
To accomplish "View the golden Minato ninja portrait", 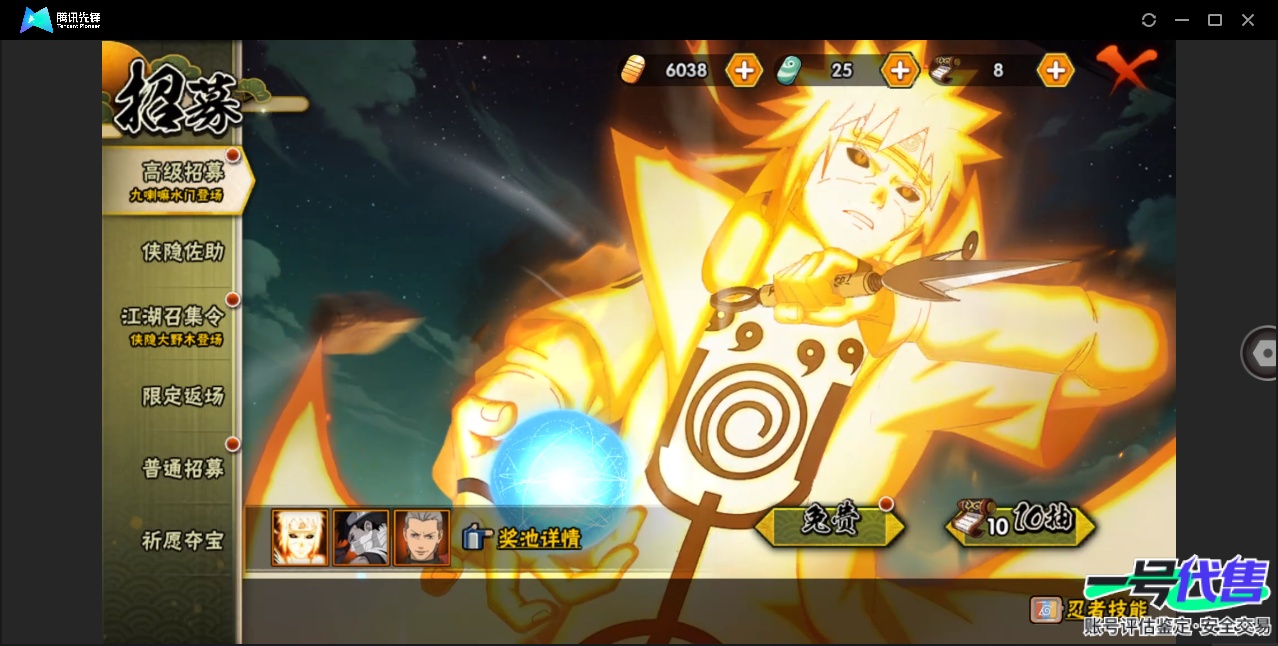I will [300, 538].
